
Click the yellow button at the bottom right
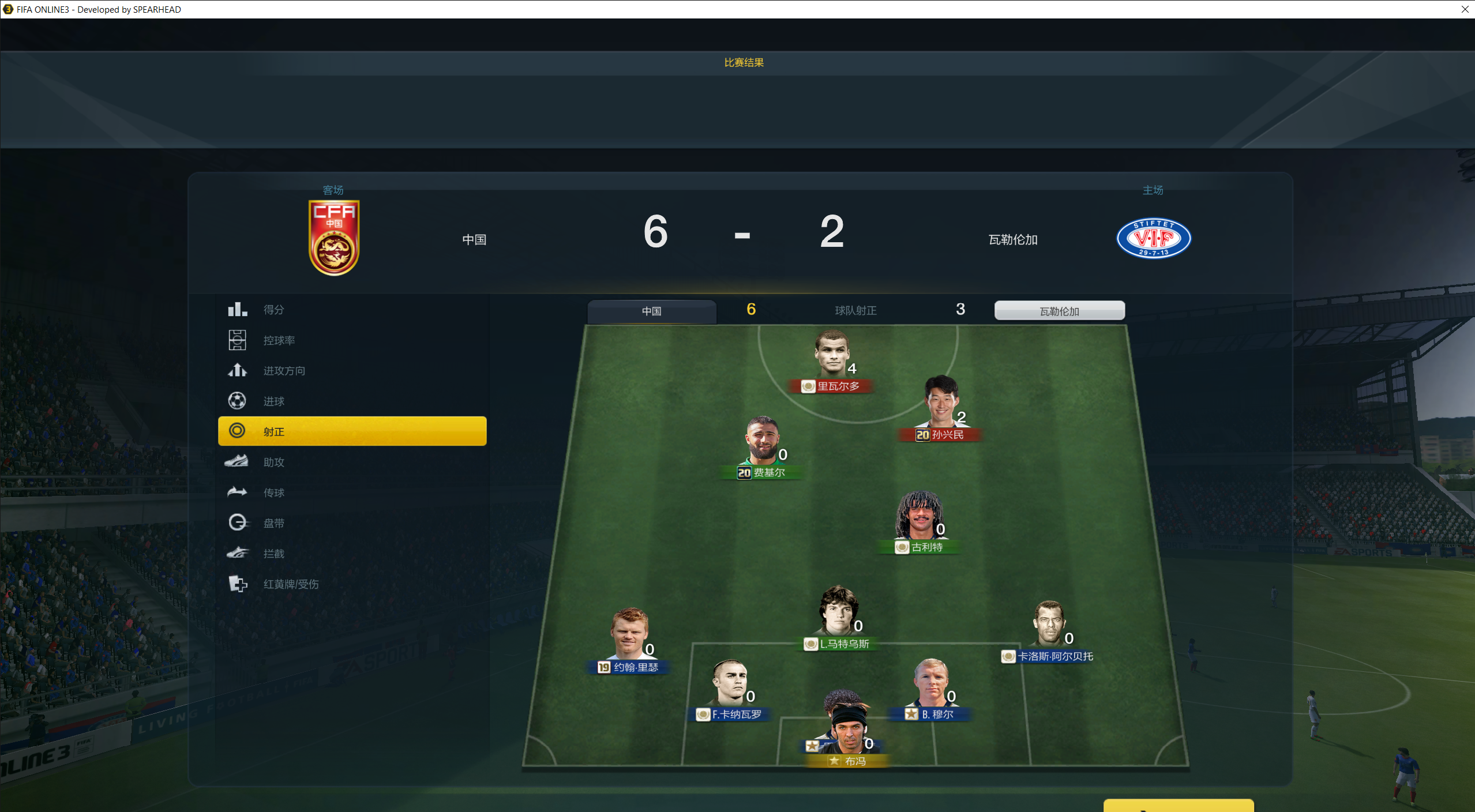pos(1178,805)
